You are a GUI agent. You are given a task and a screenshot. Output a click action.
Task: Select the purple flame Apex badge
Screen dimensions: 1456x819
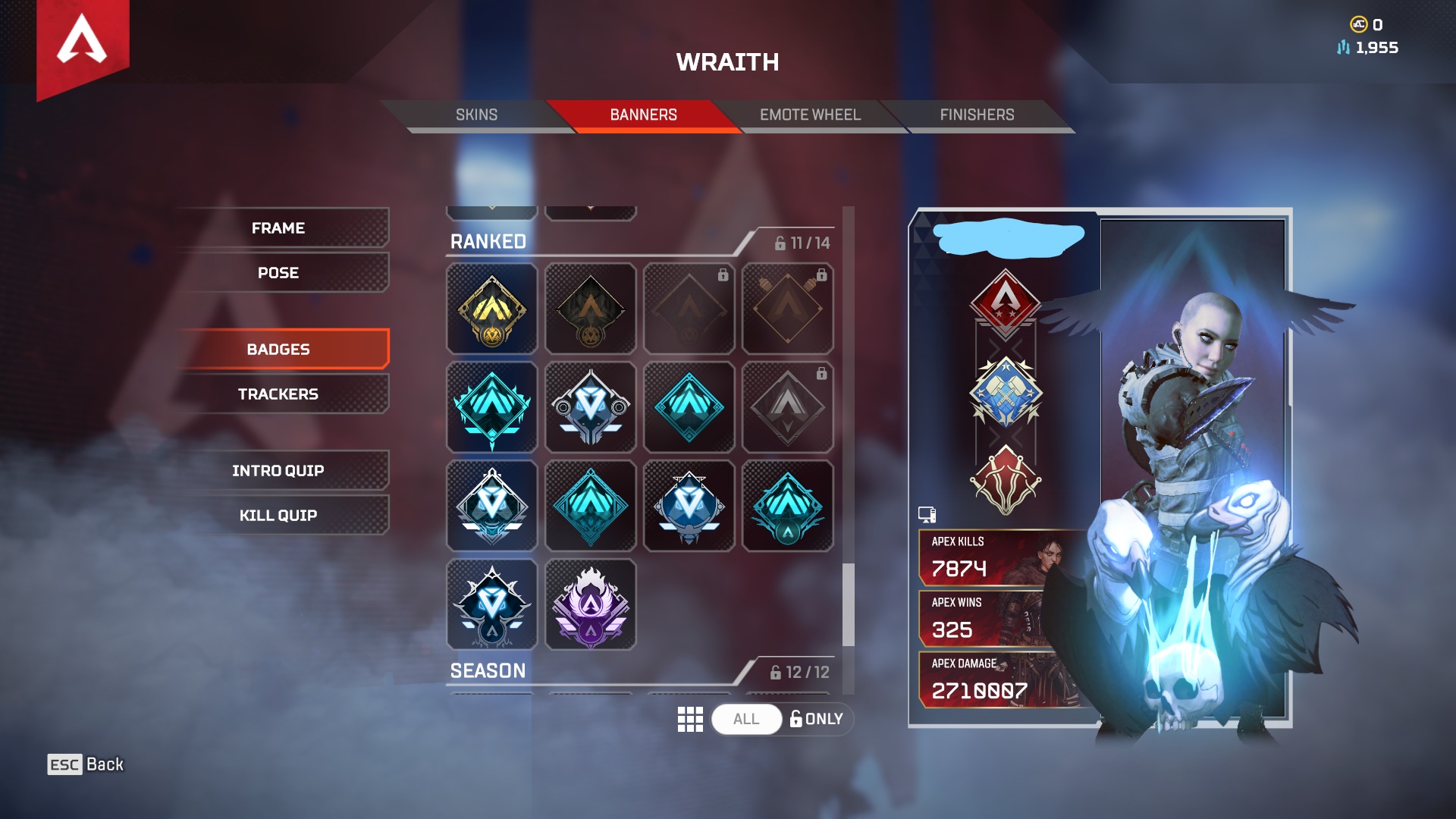click(591, 604)
